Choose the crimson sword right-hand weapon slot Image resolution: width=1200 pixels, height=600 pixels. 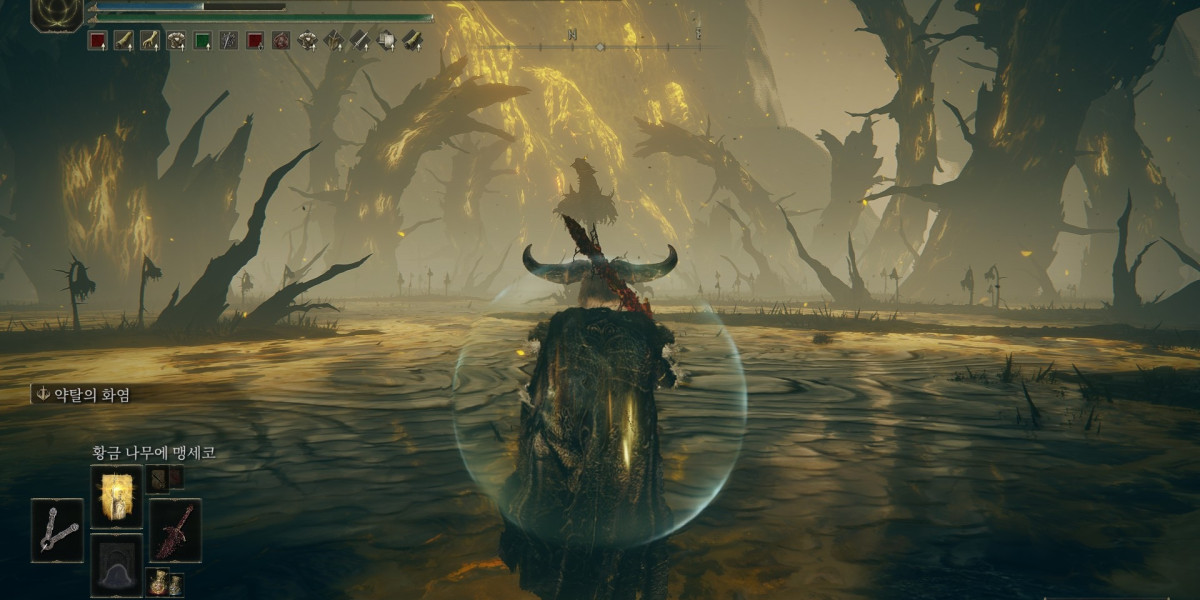pos(175,530)
